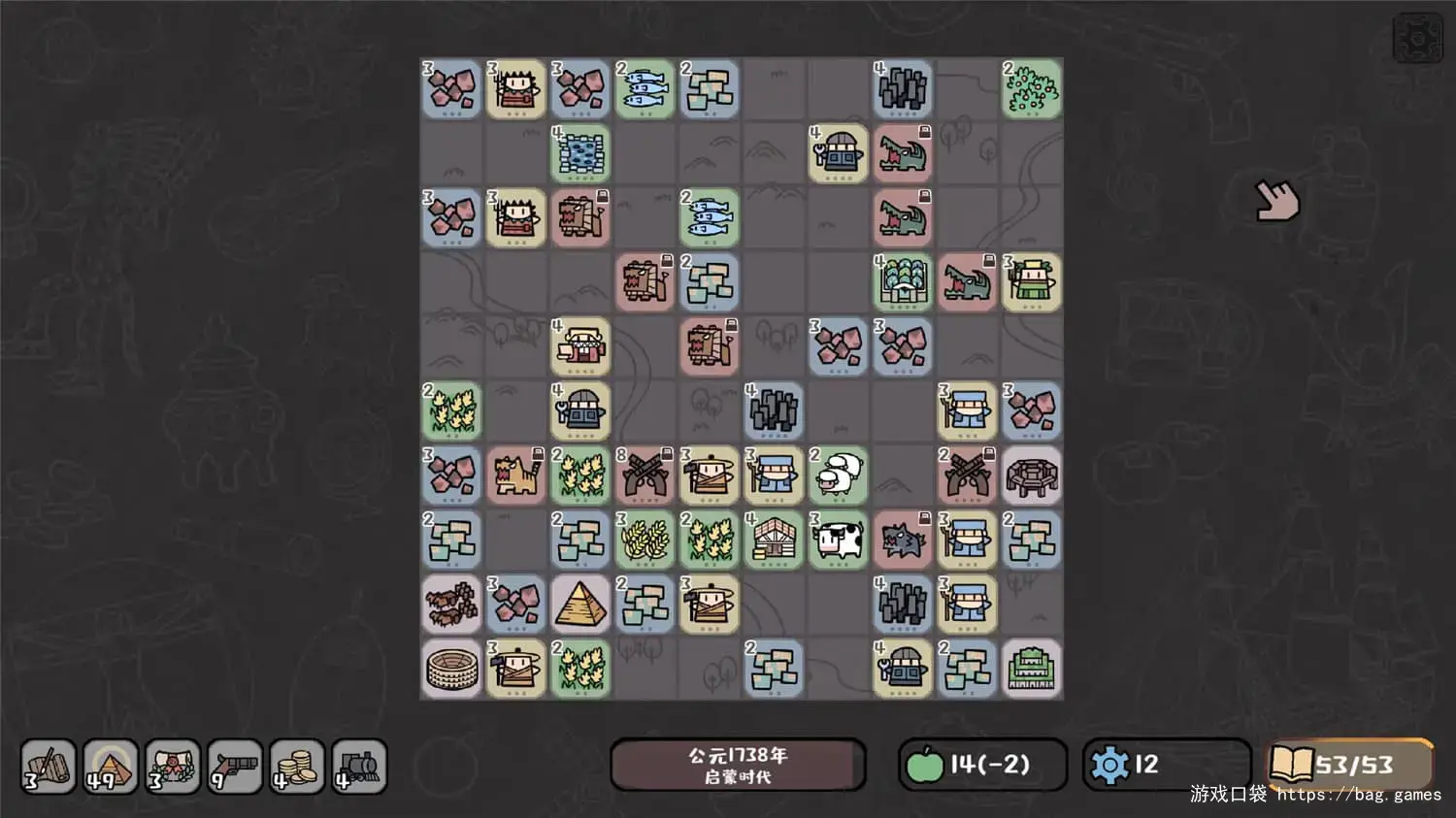The width and height of the screenshot is (1456, 818).
Task: Open the book deck counter 53/53
Action: pyautogui.click(x=1349, y=765)
